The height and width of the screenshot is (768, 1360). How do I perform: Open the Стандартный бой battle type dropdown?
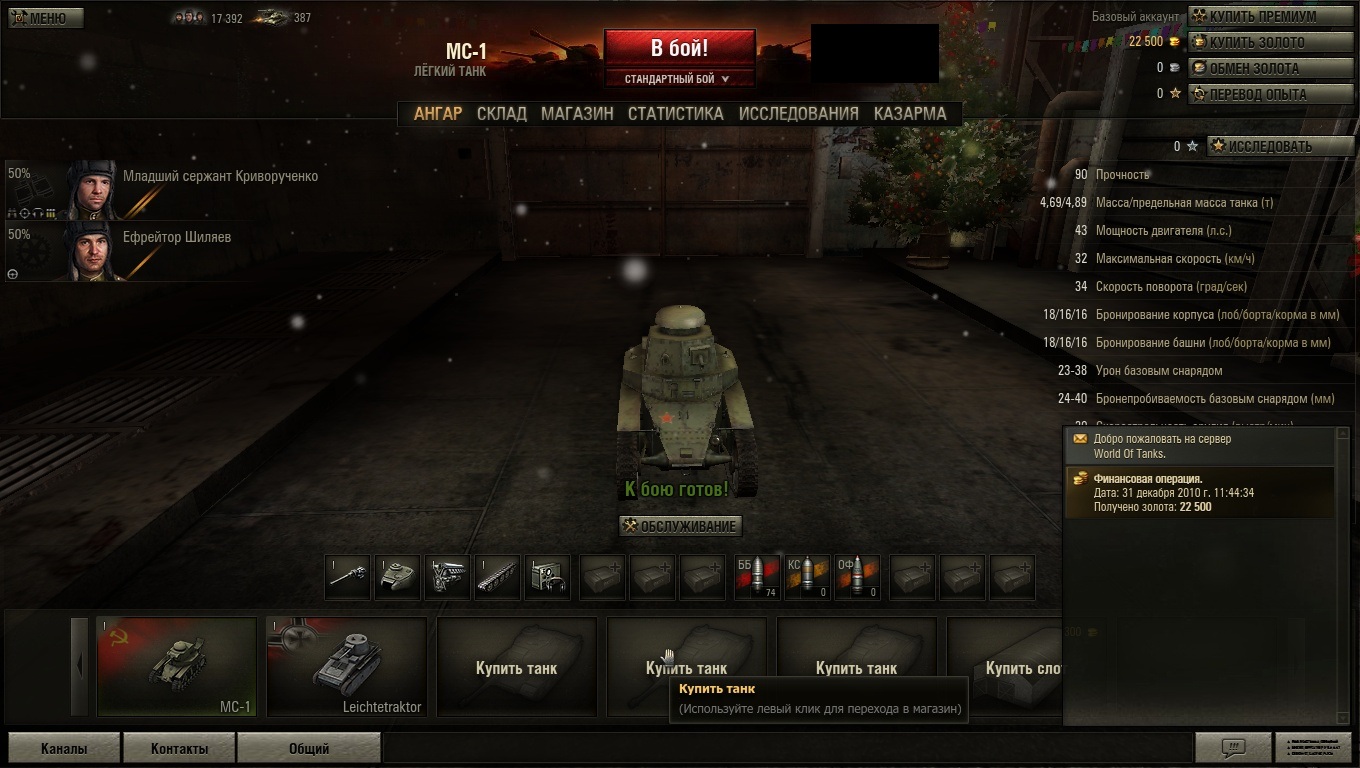[x=678, y=79]
